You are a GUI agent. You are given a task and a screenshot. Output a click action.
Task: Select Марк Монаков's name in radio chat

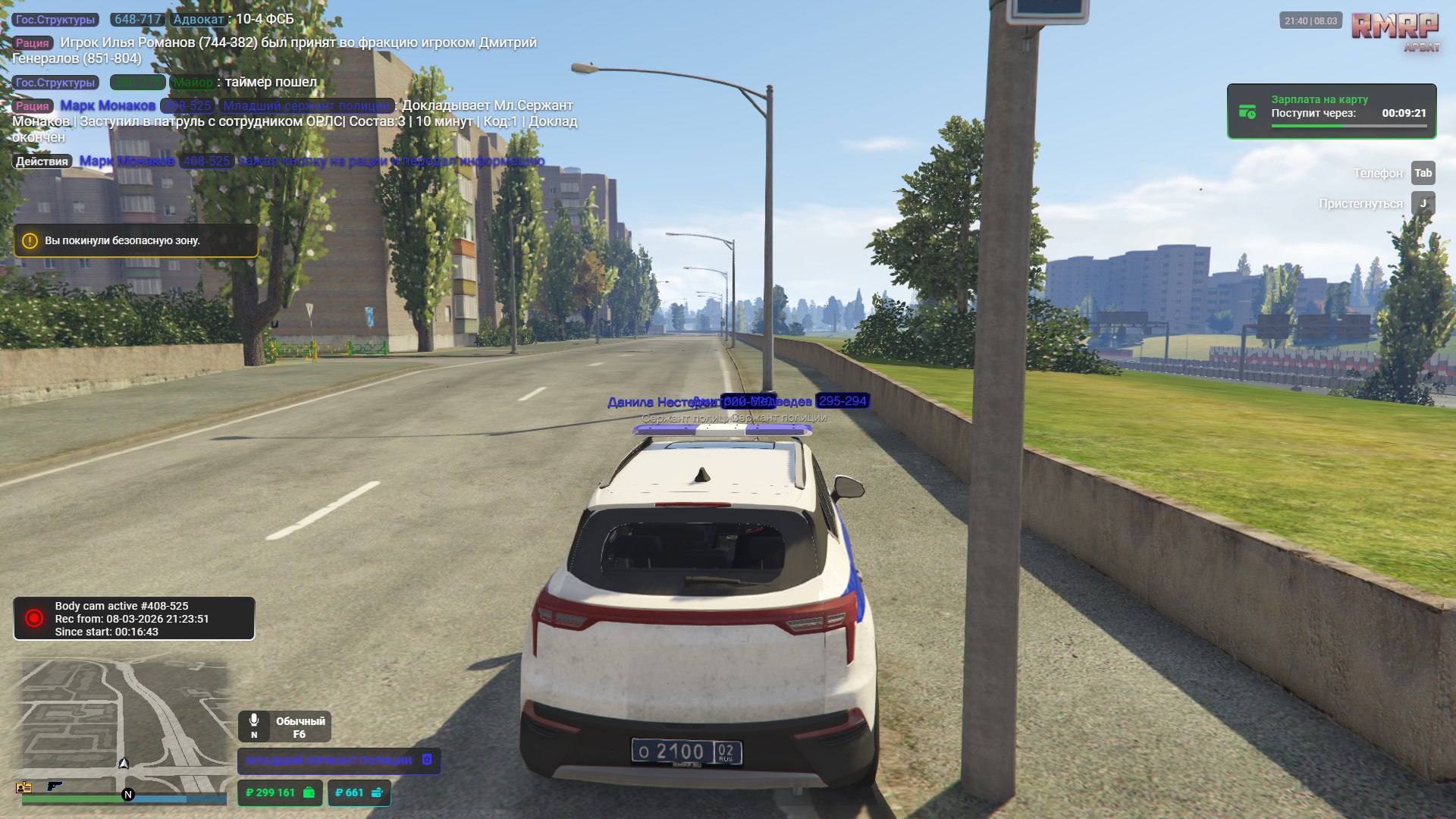[x=108, y=106]
